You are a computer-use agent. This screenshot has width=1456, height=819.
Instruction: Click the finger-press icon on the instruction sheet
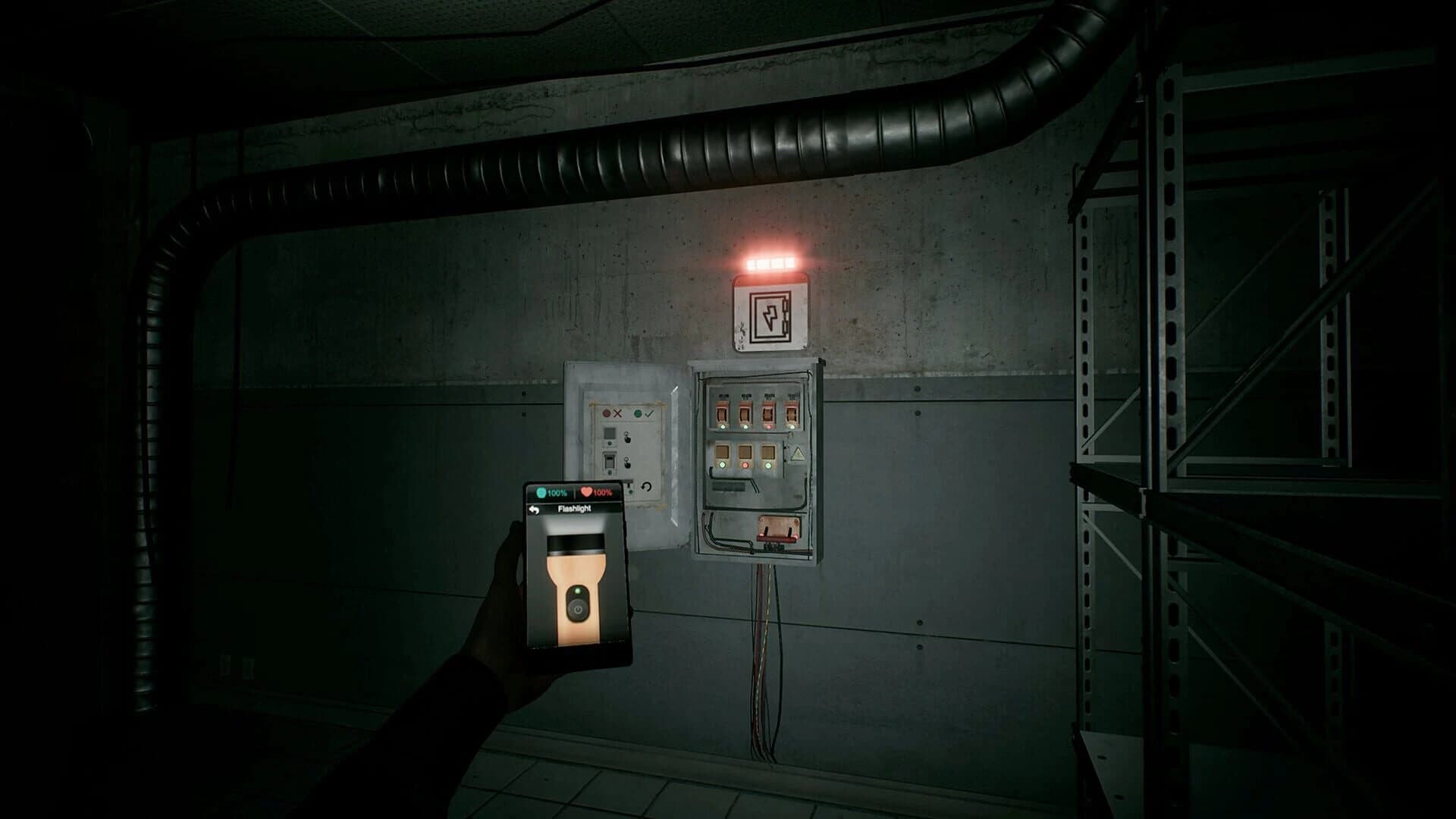pos(627,438)
